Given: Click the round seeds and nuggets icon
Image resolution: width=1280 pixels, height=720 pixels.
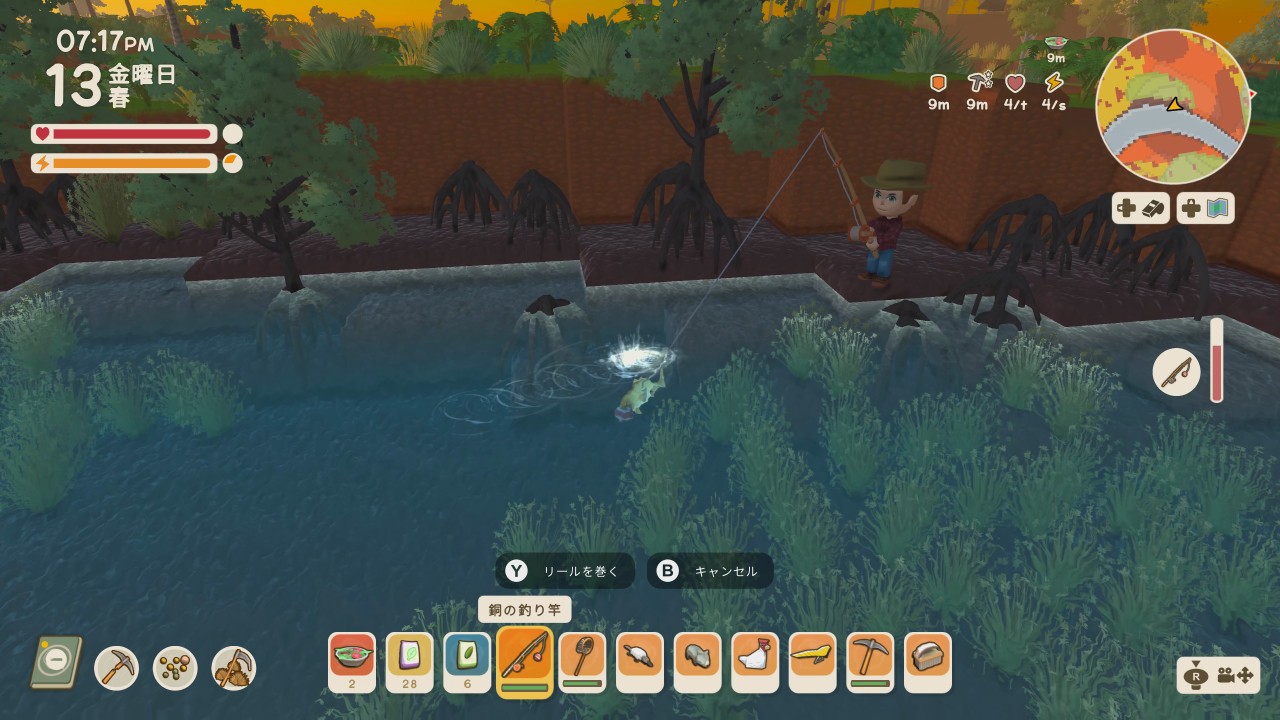Looking at the screenshot, I should [x=175, y=668].
